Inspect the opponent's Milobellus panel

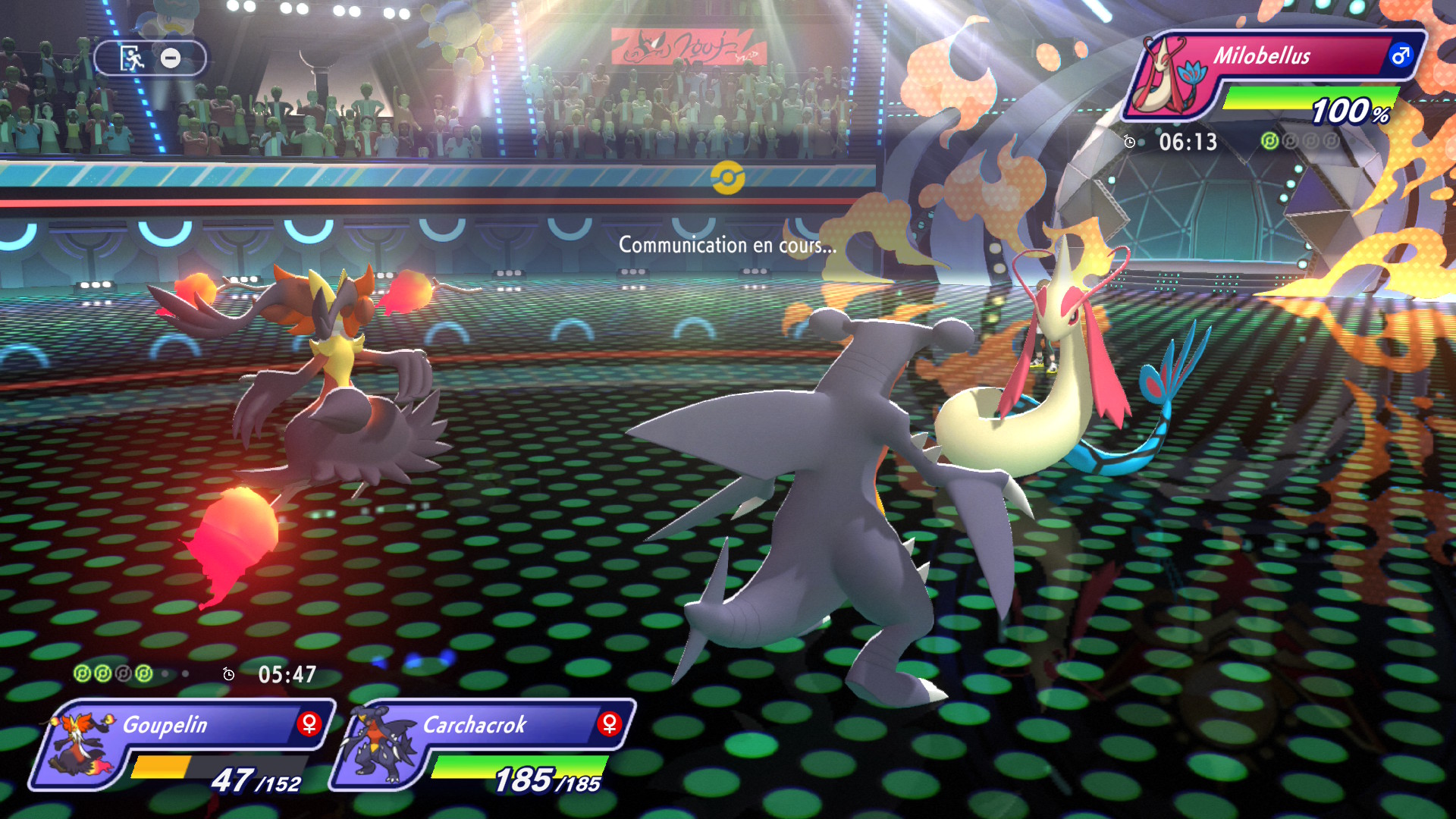(1274, 76)
